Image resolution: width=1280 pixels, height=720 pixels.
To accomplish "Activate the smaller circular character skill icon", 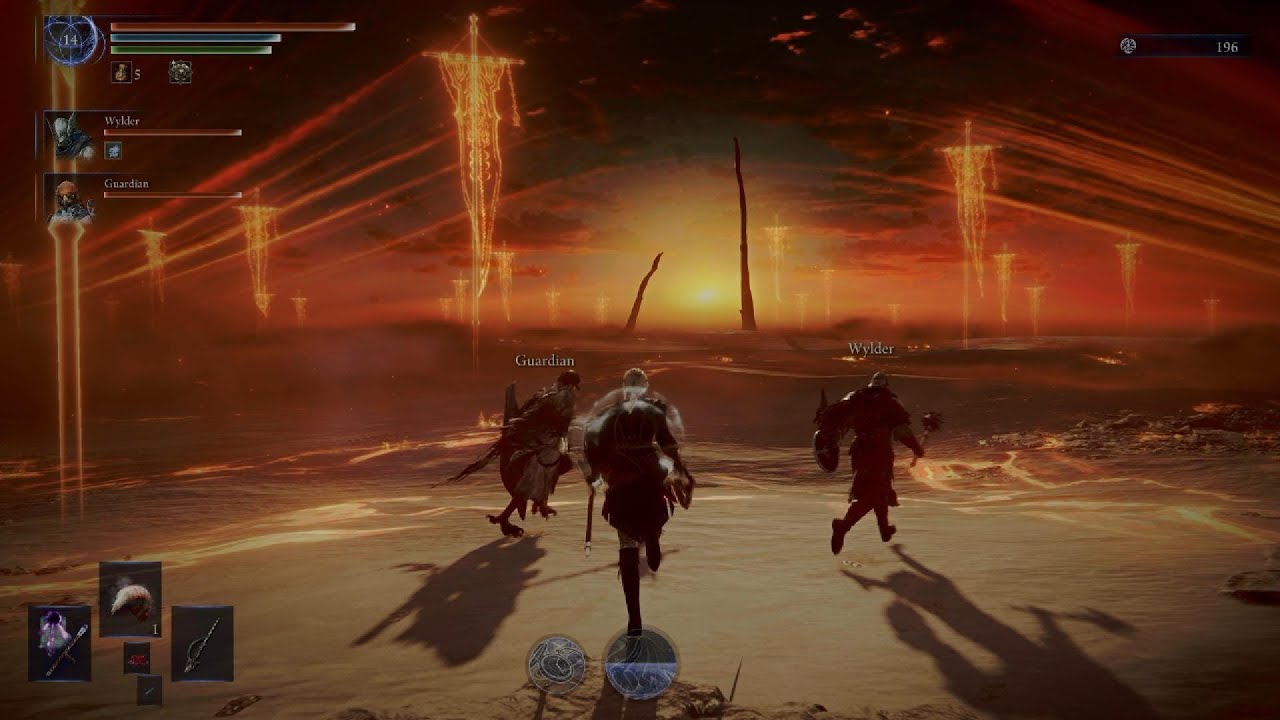I will [x=557, y=664].
